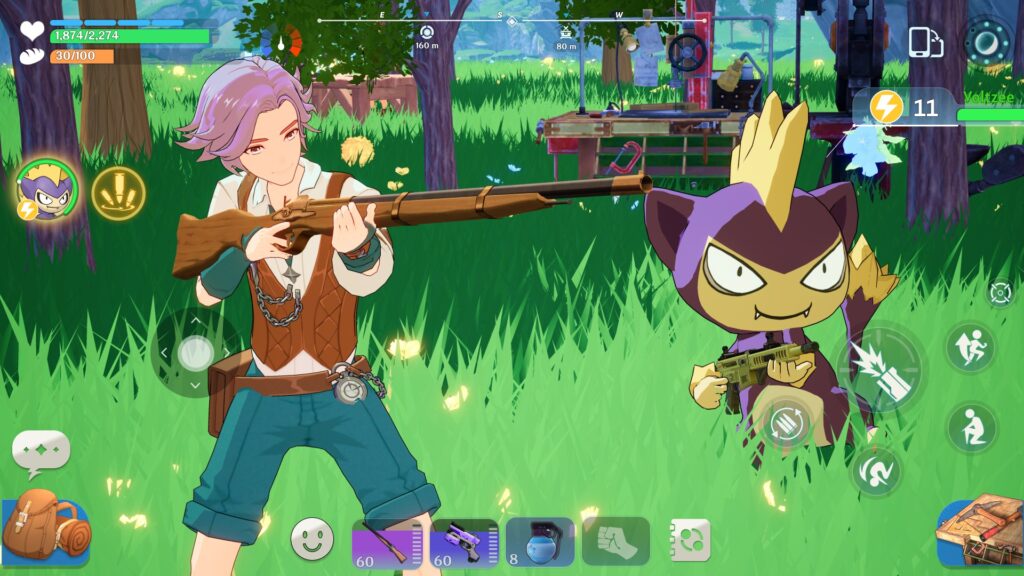1024x576 pixels.
Task: Tap the phone rotate icon
Action: [926, 42]
